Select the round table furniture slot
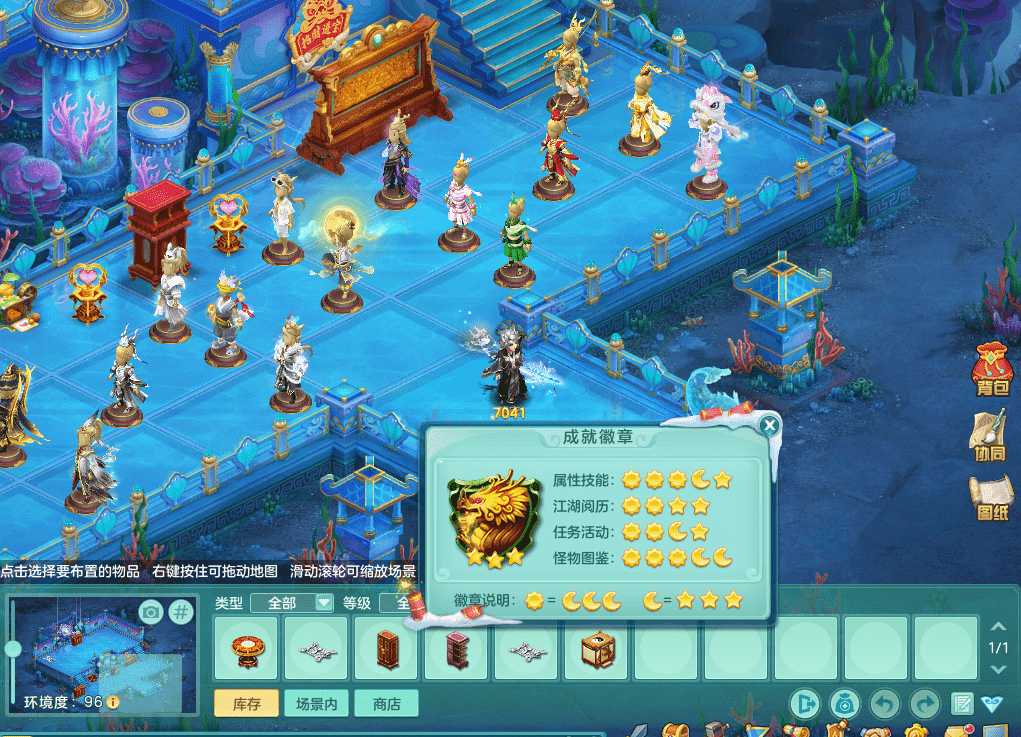The height and width of the screenshot is (737, 1021). pyautogui.click(x=247, y=648)
